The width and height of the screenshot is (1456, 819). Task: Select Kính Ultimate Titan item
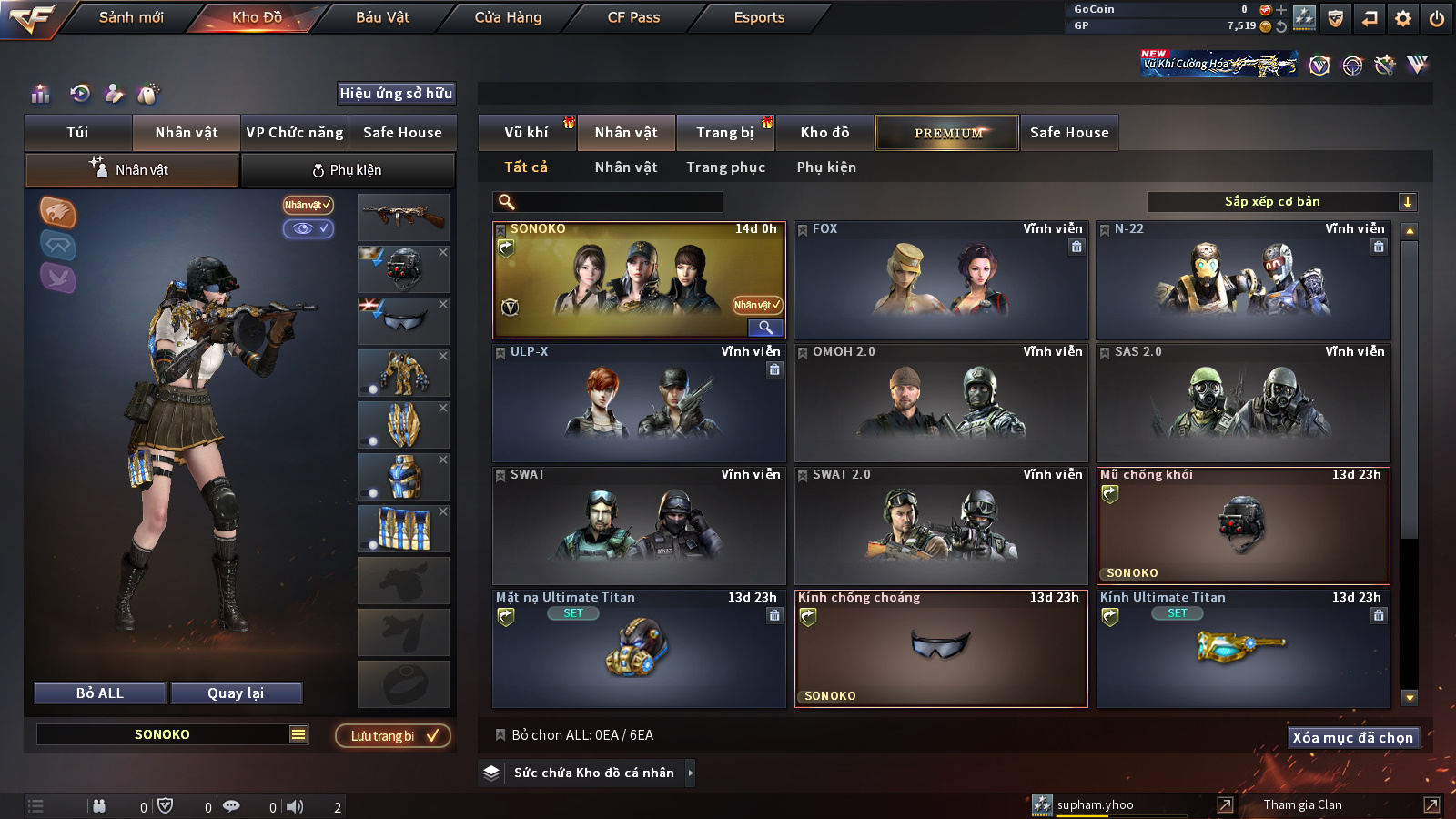coord(1243,649)
